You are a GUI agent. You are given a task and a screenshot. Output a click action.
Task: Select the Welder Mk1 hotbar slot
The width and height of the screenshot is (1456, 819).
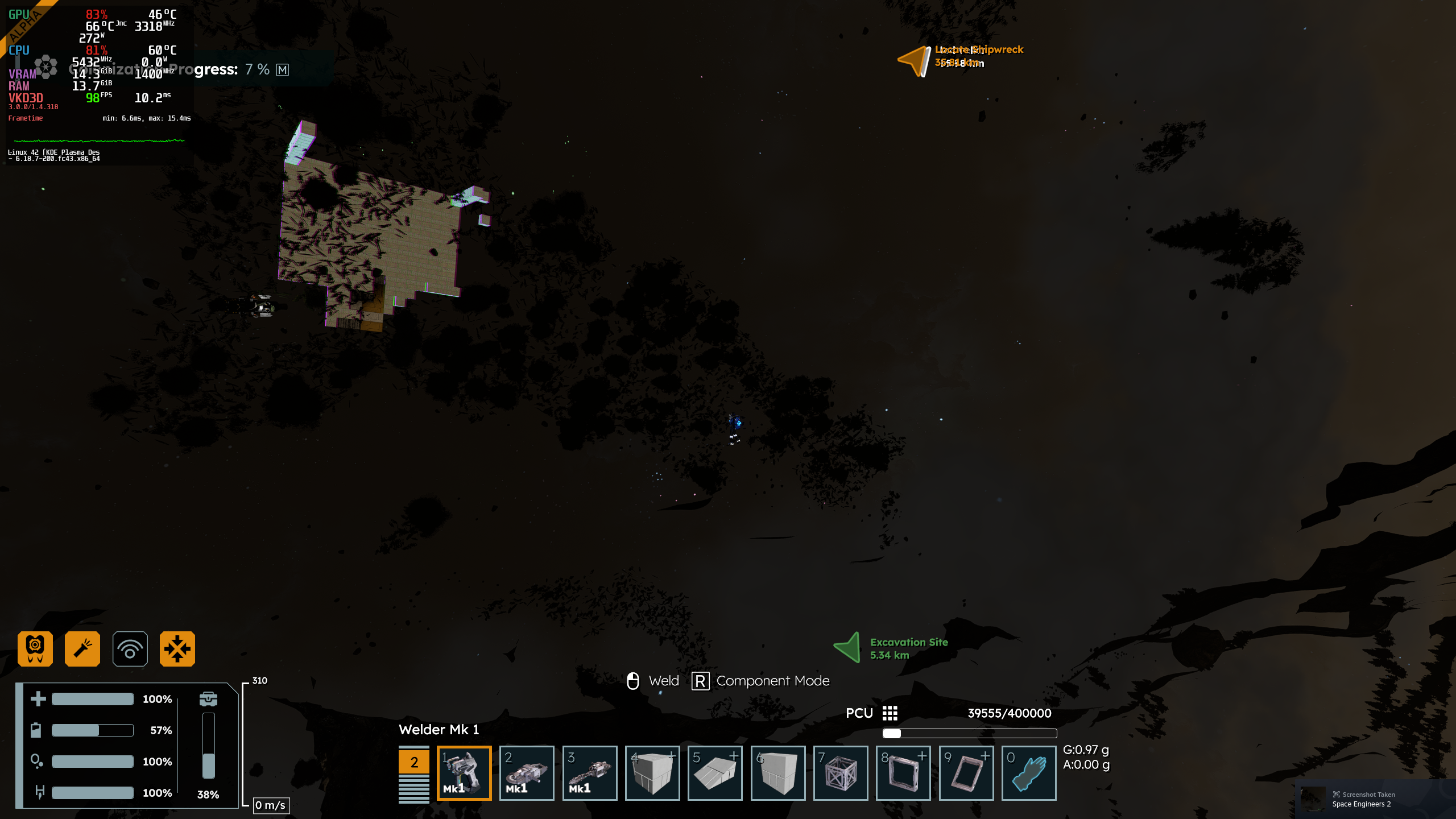coord(464,772)
